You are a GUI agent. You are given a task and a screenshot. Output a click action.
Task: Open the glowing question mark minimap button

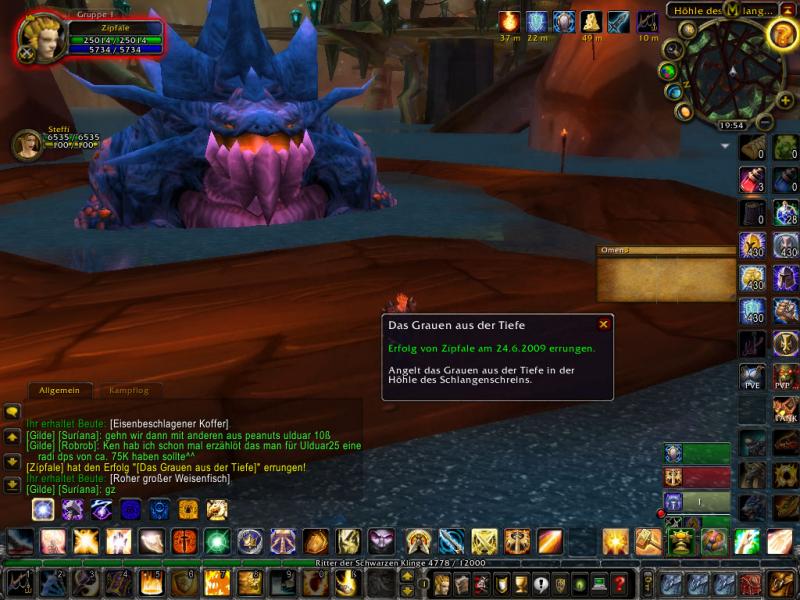pyautogui.click(x=782, y=34)
